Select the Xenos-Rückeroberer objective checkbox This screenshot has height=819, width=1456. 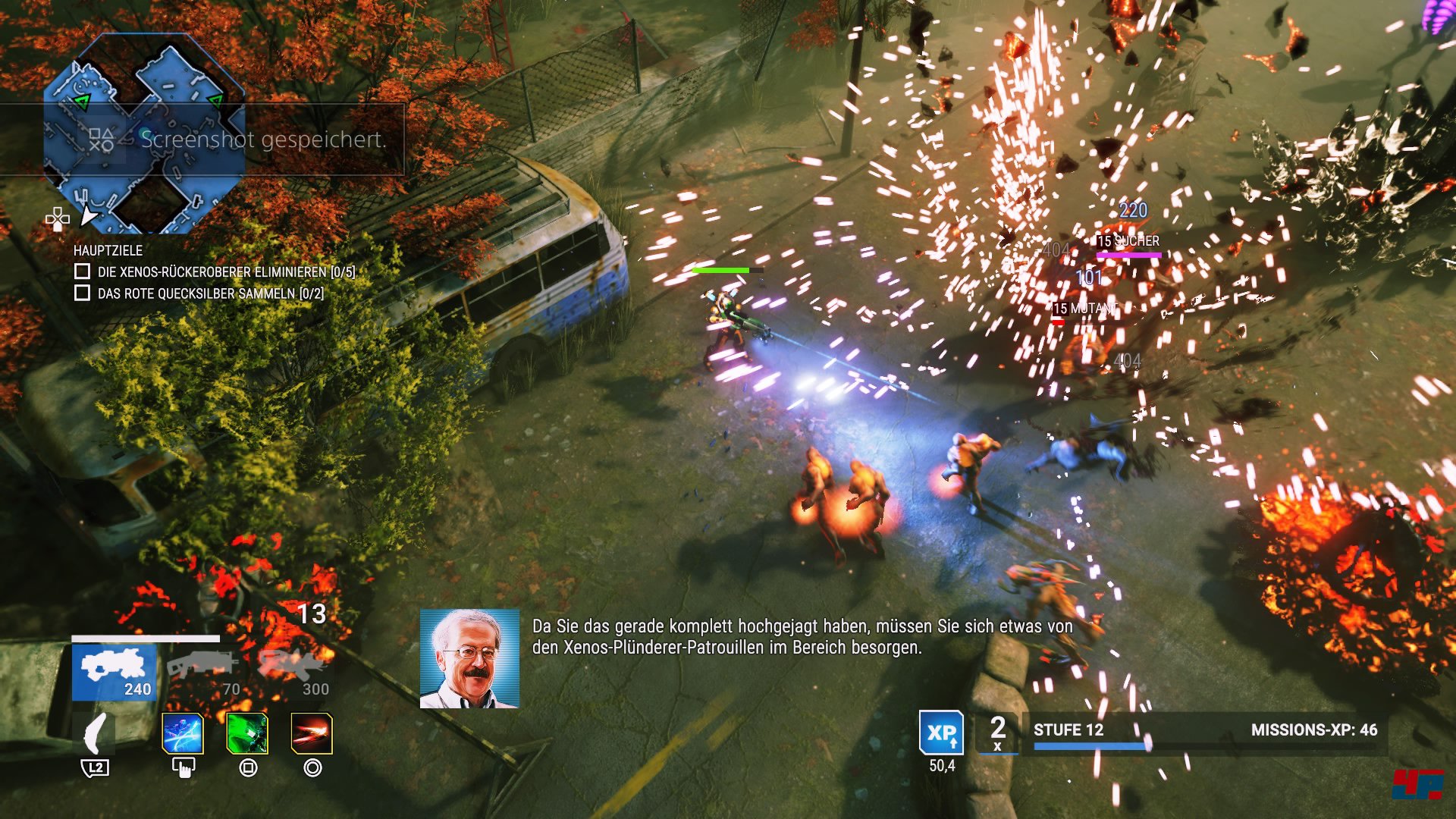click(83, 271)
